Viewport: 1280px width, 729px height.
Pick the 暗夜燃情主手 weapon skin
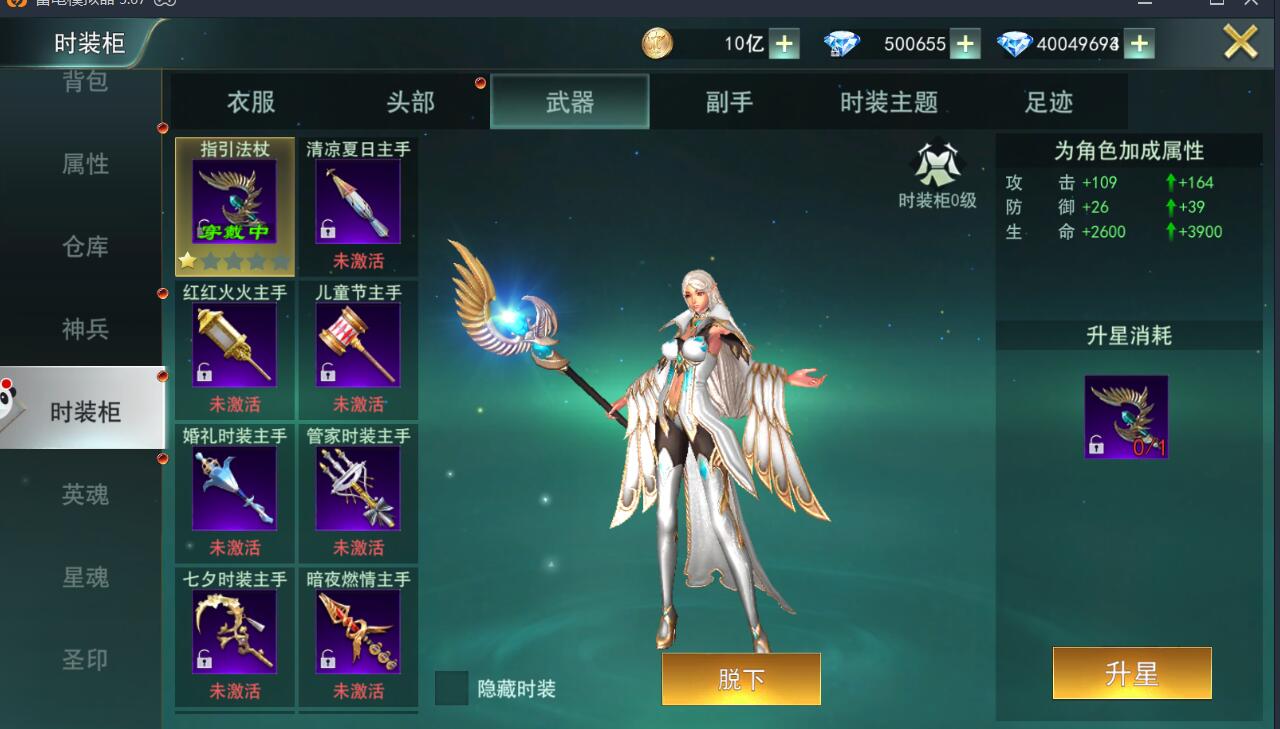pyautogui.click(x=358, y=632)
